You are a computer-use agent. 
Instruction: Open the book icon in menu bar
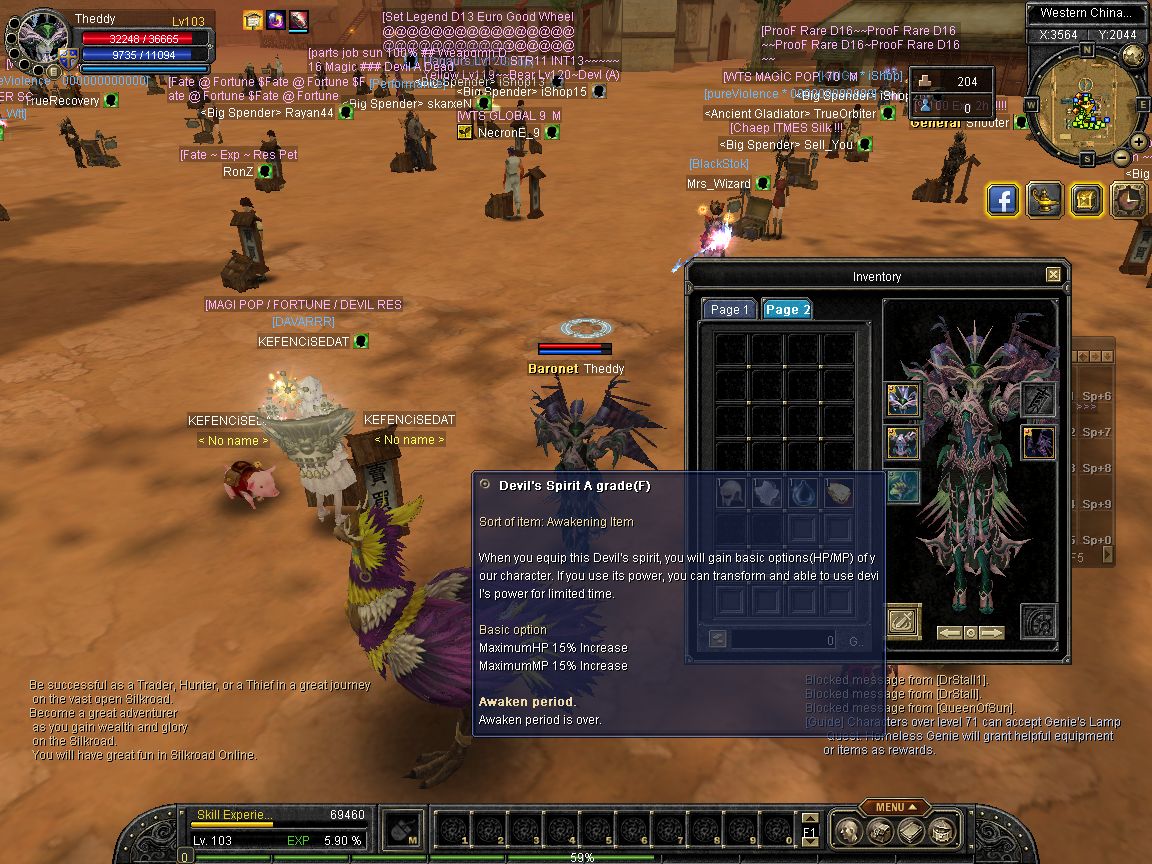click(x=909, y=830)
